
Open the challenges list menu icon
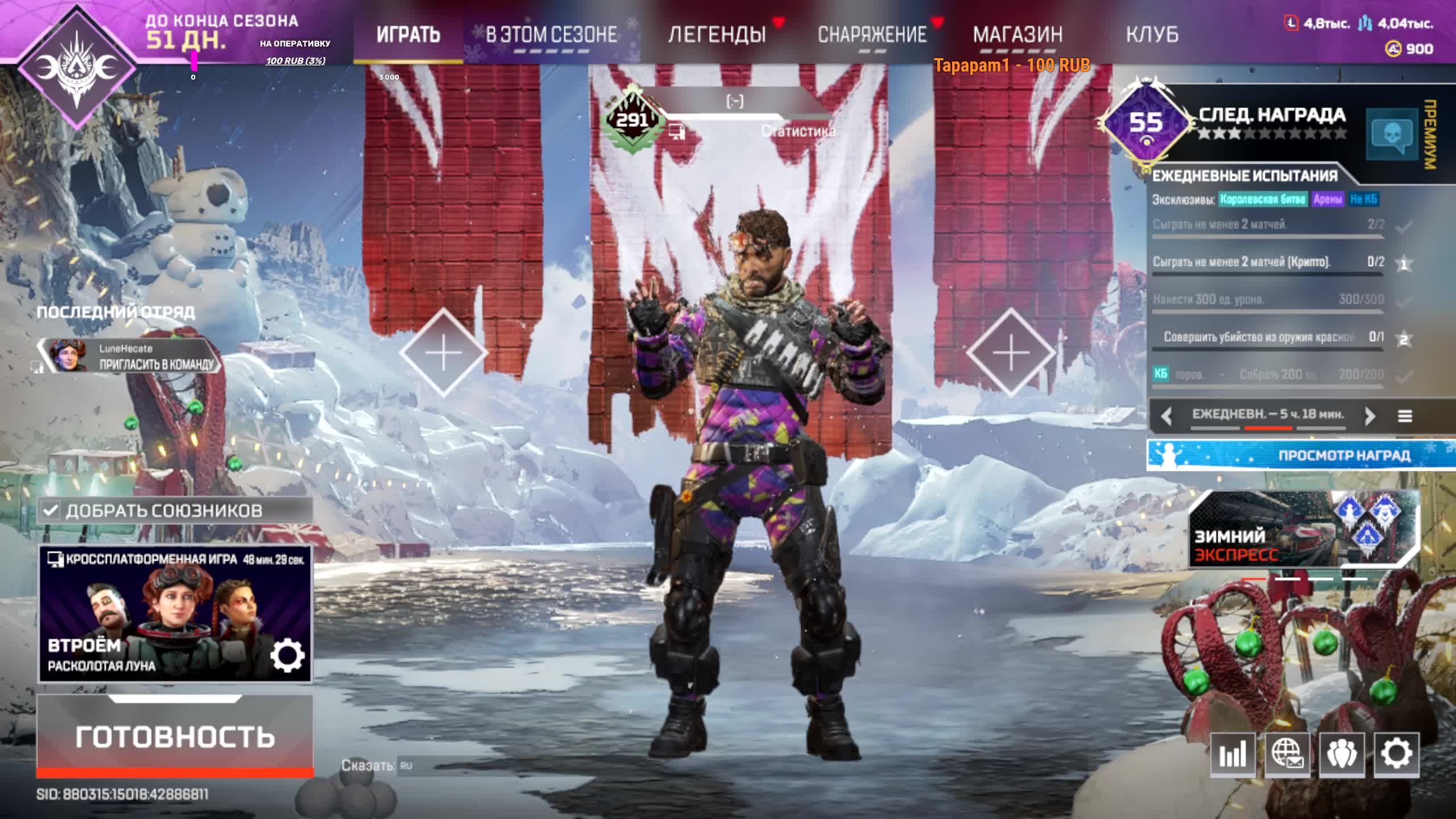point(1405,416)
